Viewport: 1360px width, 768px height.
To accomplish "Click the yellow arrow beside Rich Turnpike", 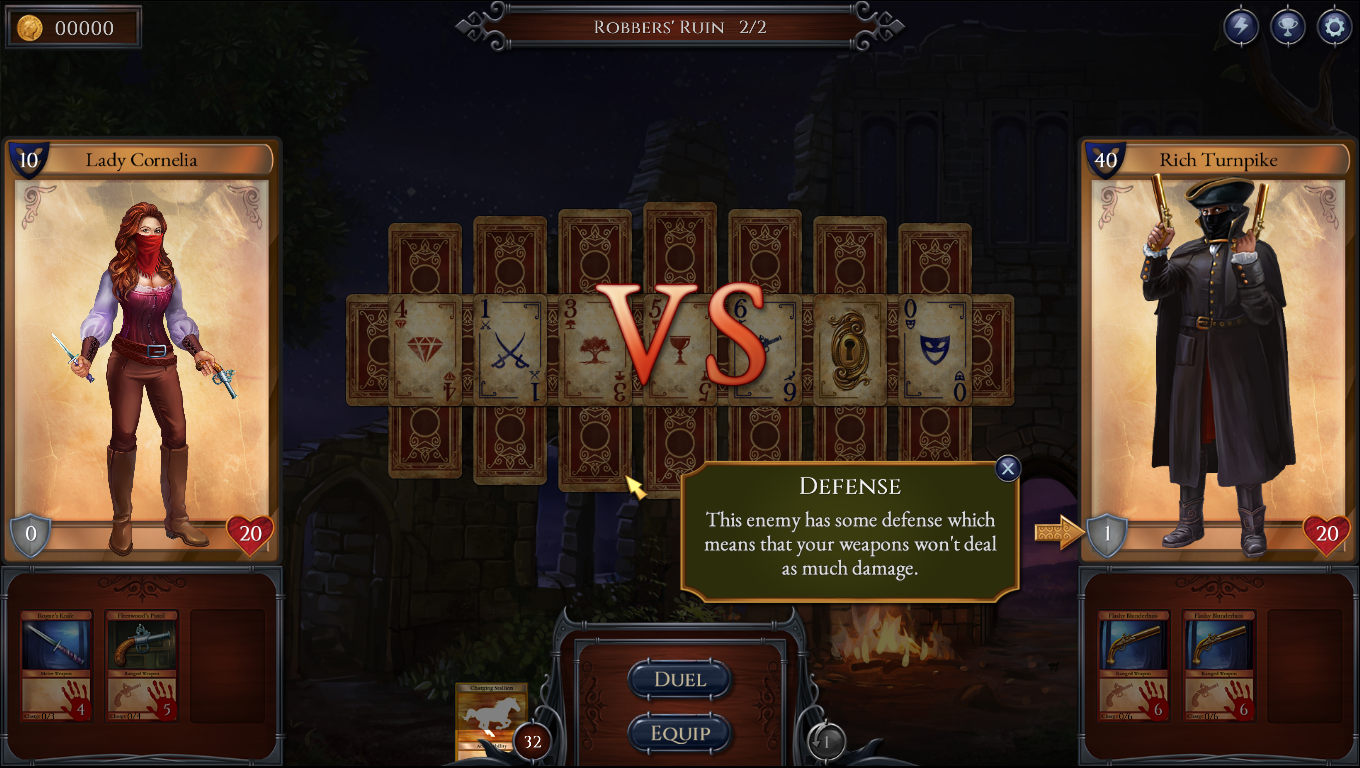I will pyautogui.click(x=1058, y=533).
